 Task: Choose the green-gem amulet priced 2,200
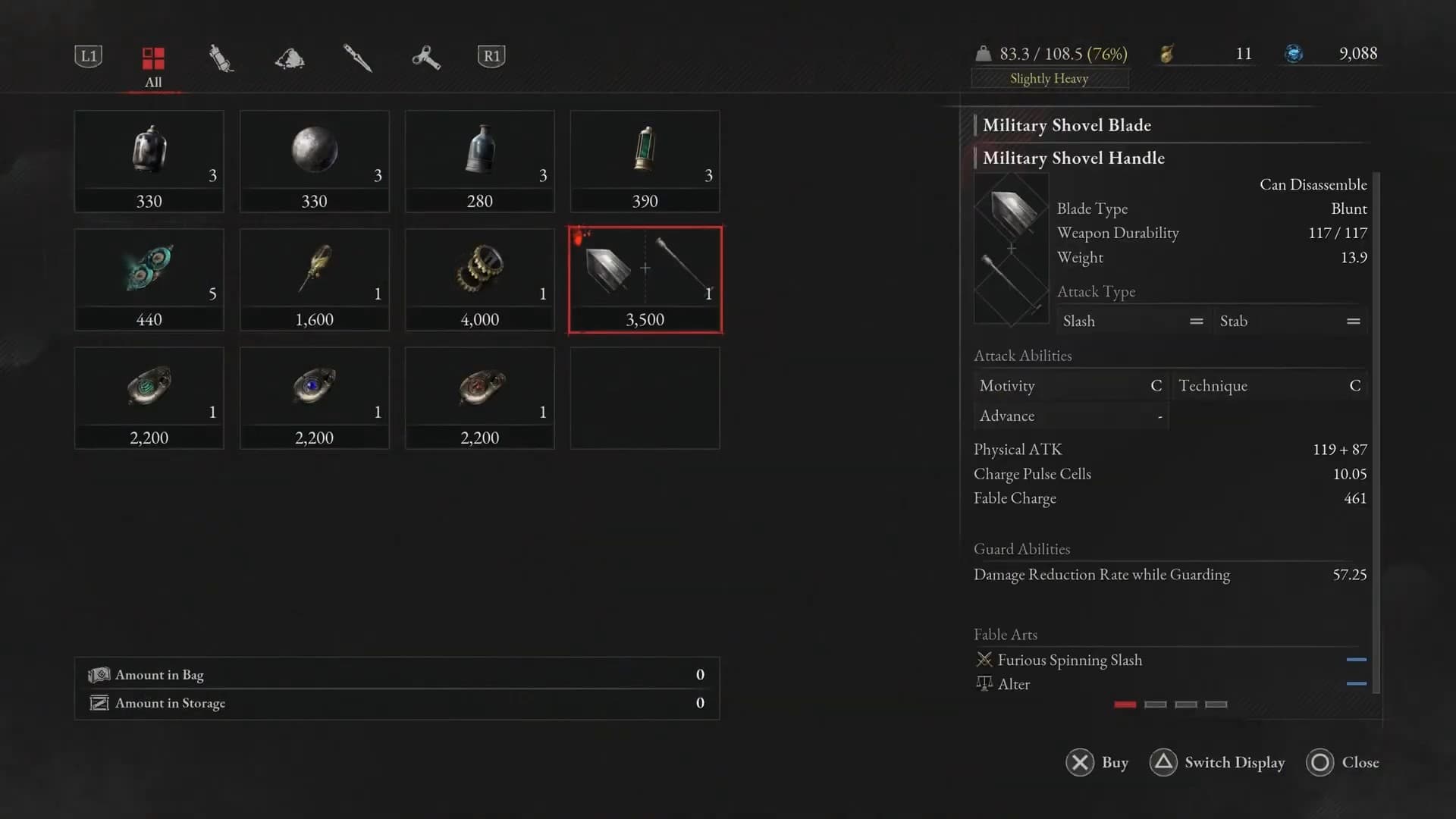click(149, 397)
